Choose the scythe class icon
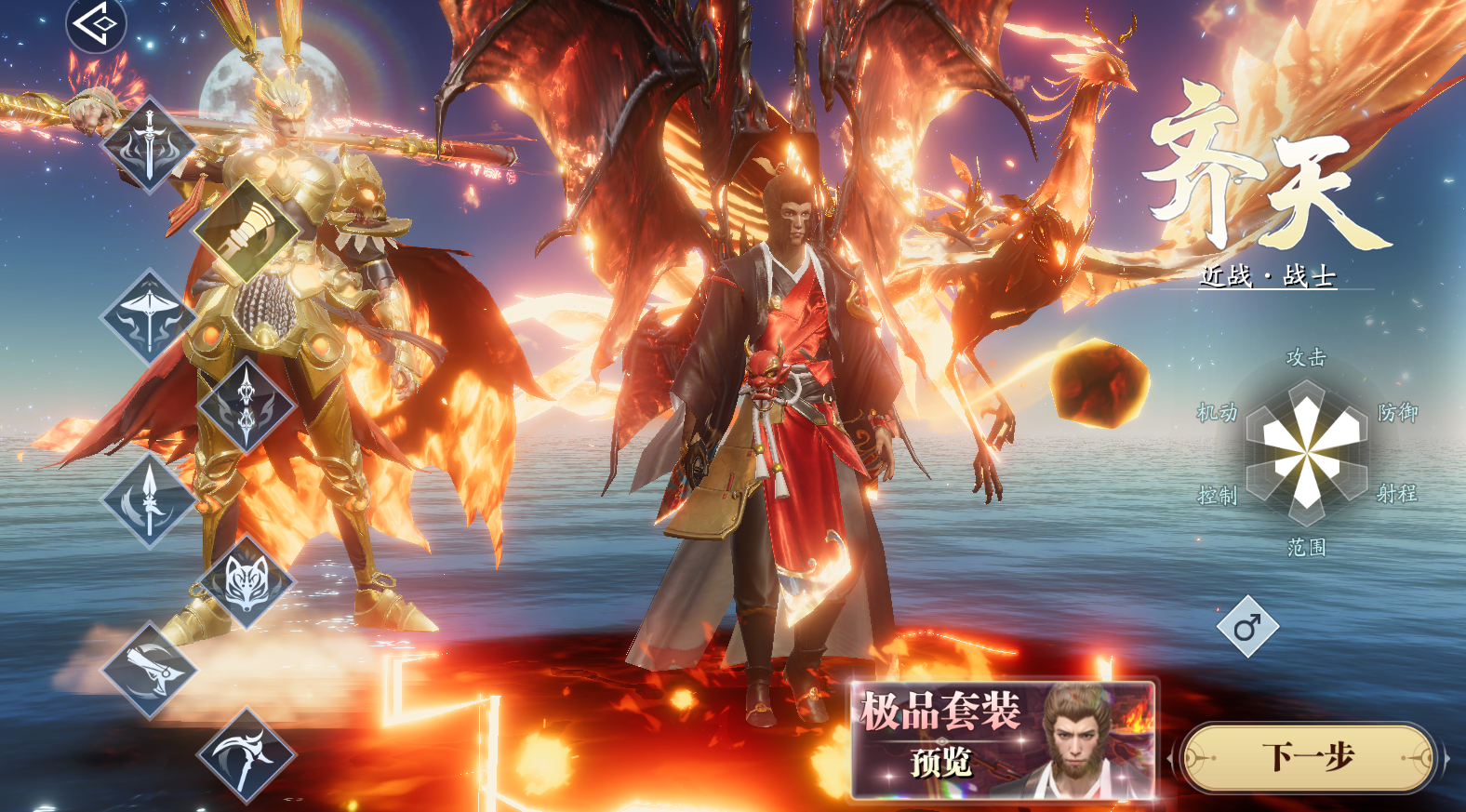The image size is (1466, 812). point(247,754)
